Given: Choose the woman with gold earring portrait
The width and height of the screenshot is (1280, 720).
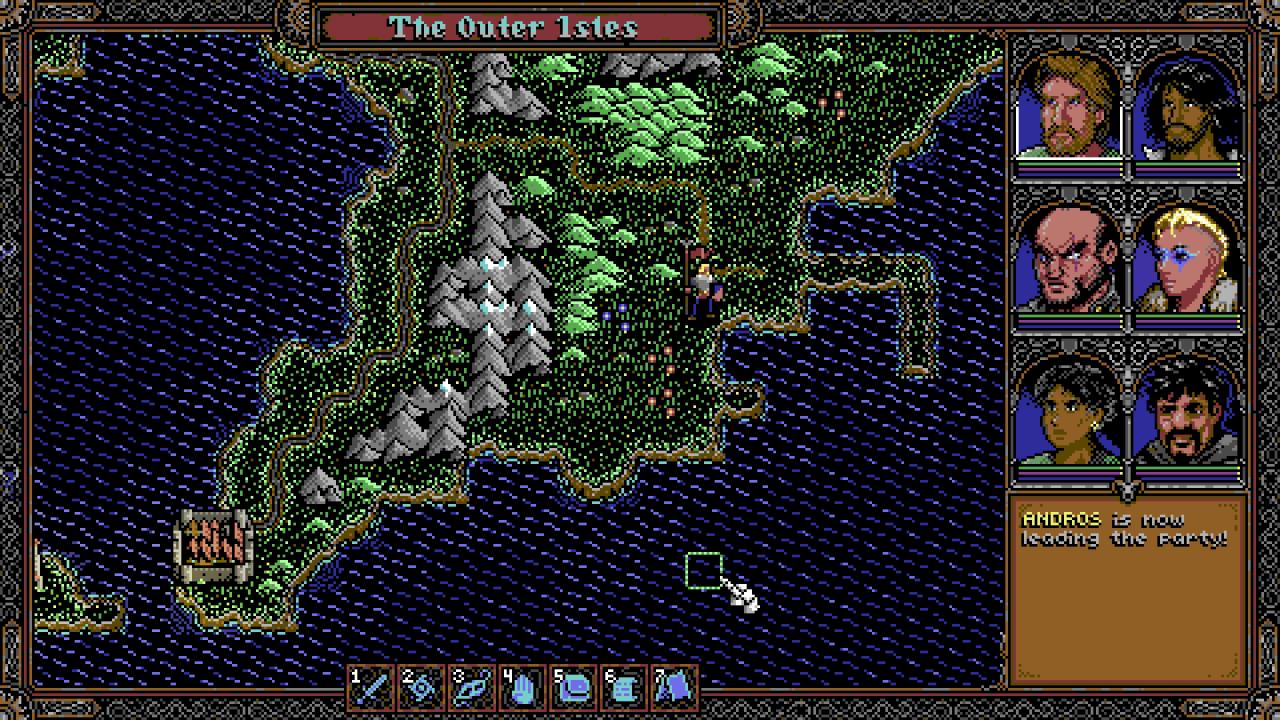Looking at the screenshot, I should pyautogui.click(x=1069, y=412).
